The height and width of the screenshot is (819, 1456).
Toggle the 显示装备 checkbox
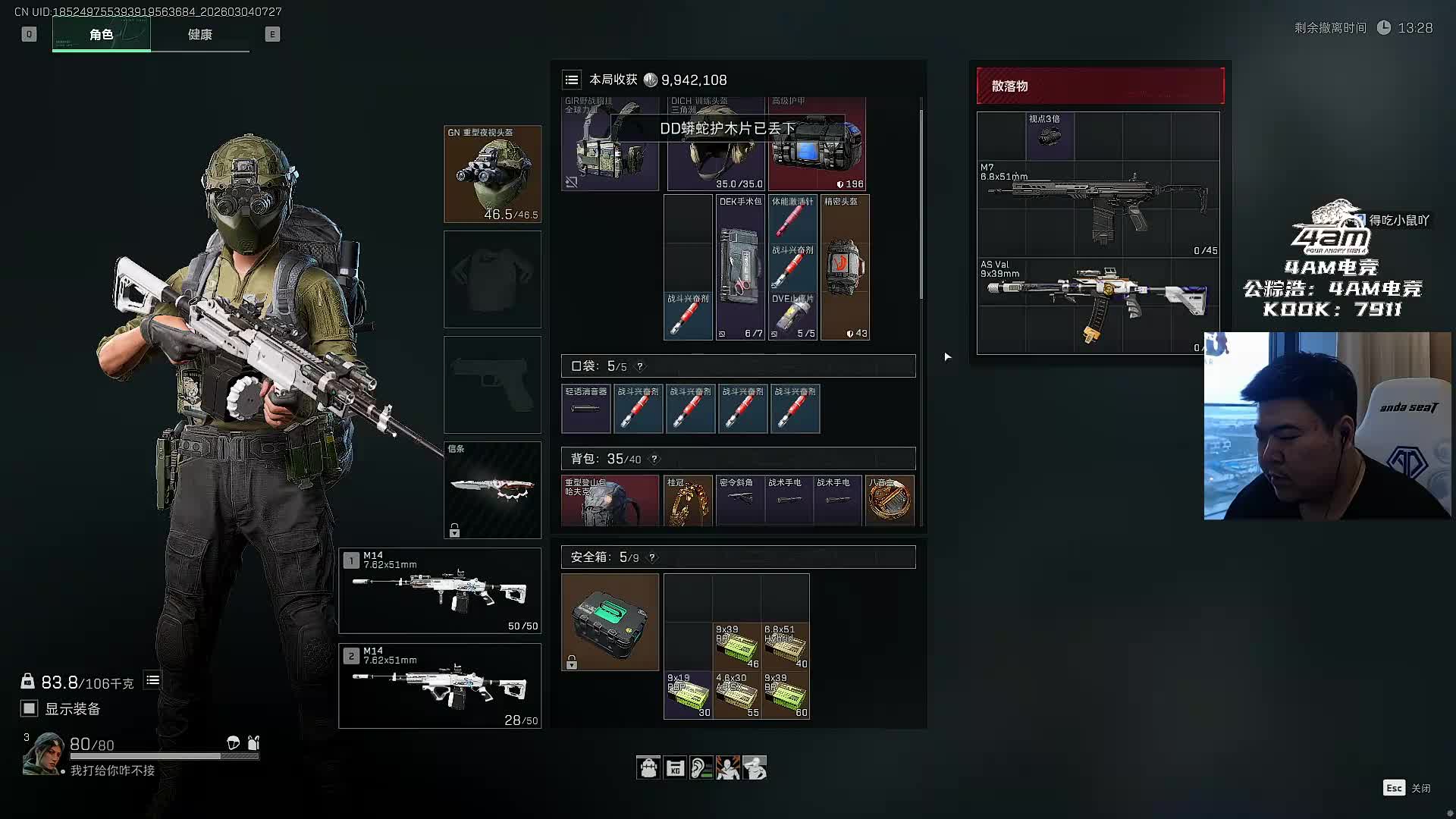30,708
